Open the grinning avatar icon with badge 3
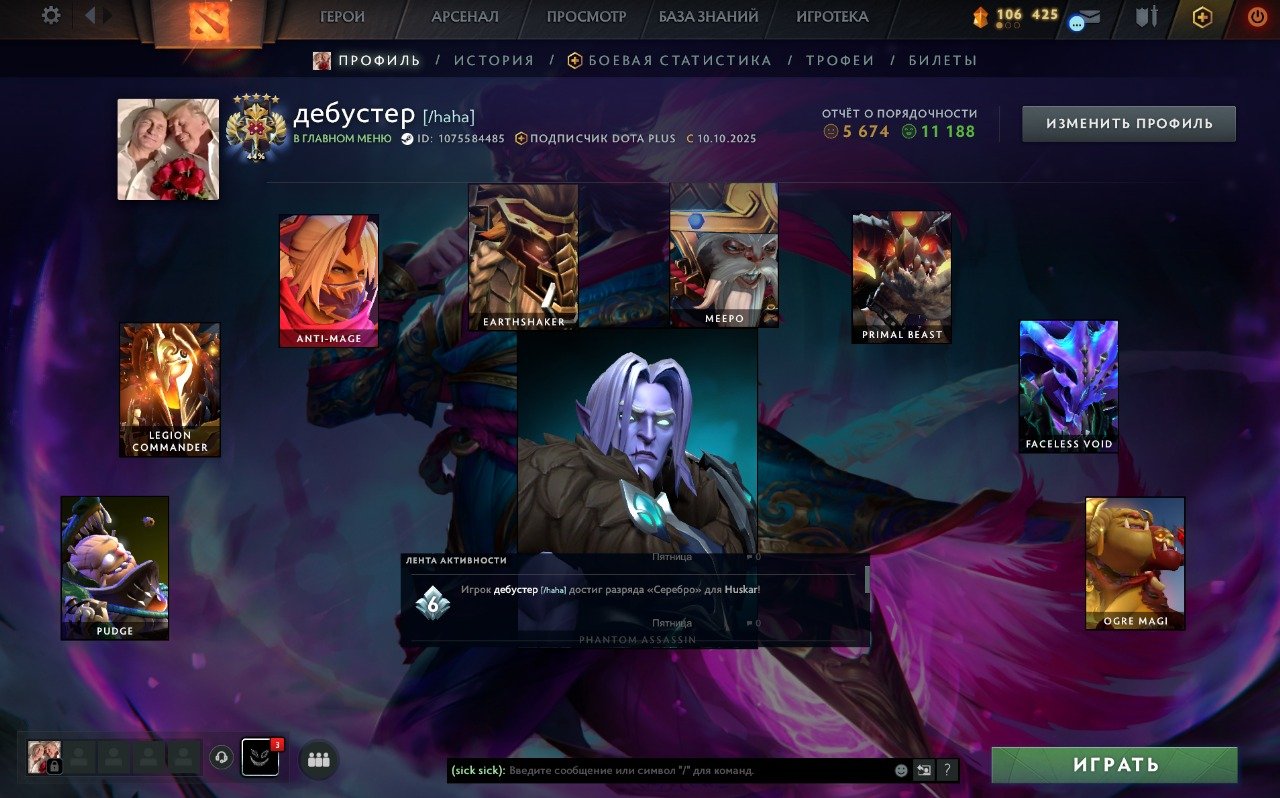1280x798 pixels. (x=260, y=758)
